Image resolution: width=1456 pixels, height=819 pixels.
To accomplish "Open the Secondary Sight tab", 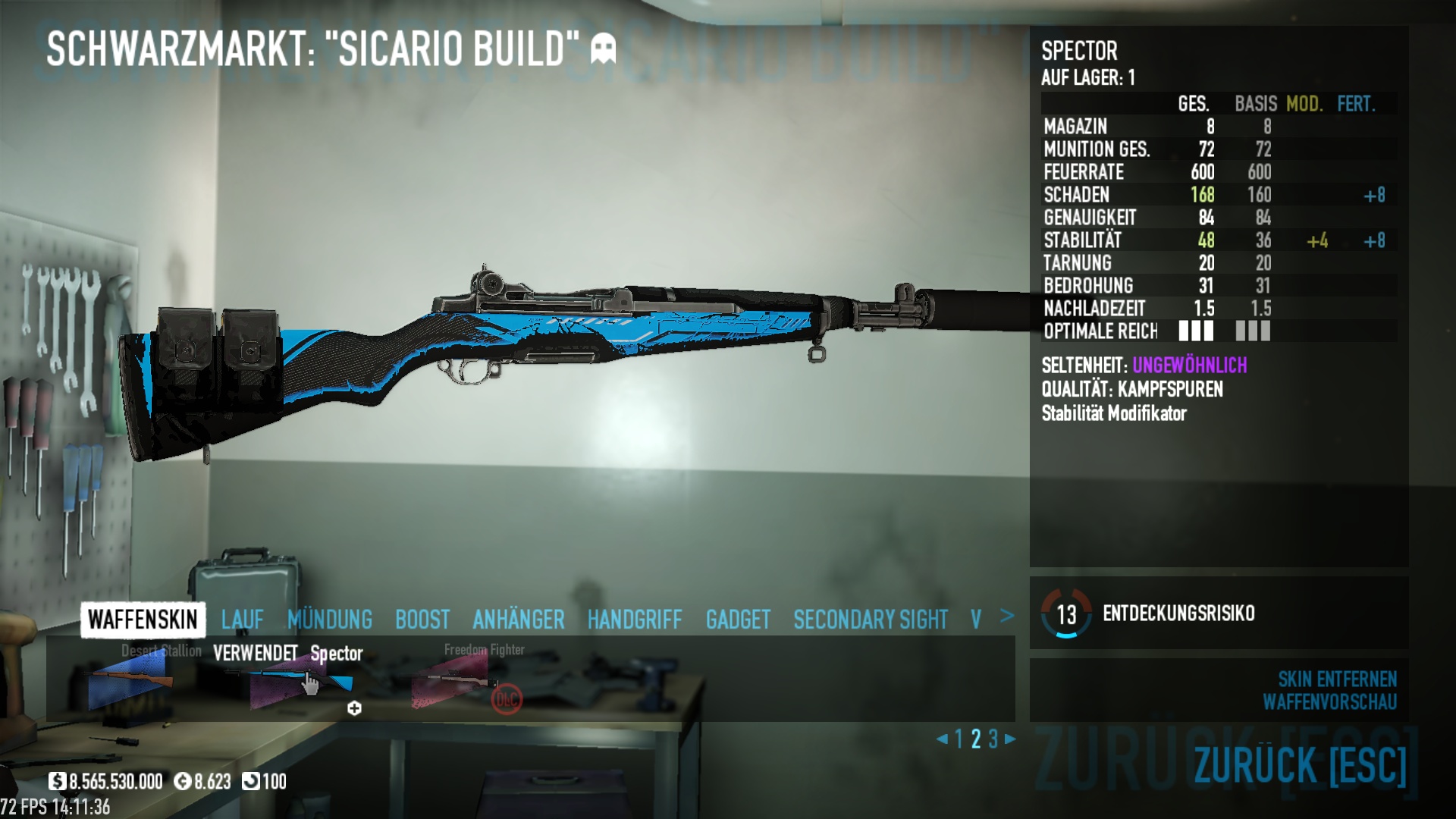I will click(871, 620).
